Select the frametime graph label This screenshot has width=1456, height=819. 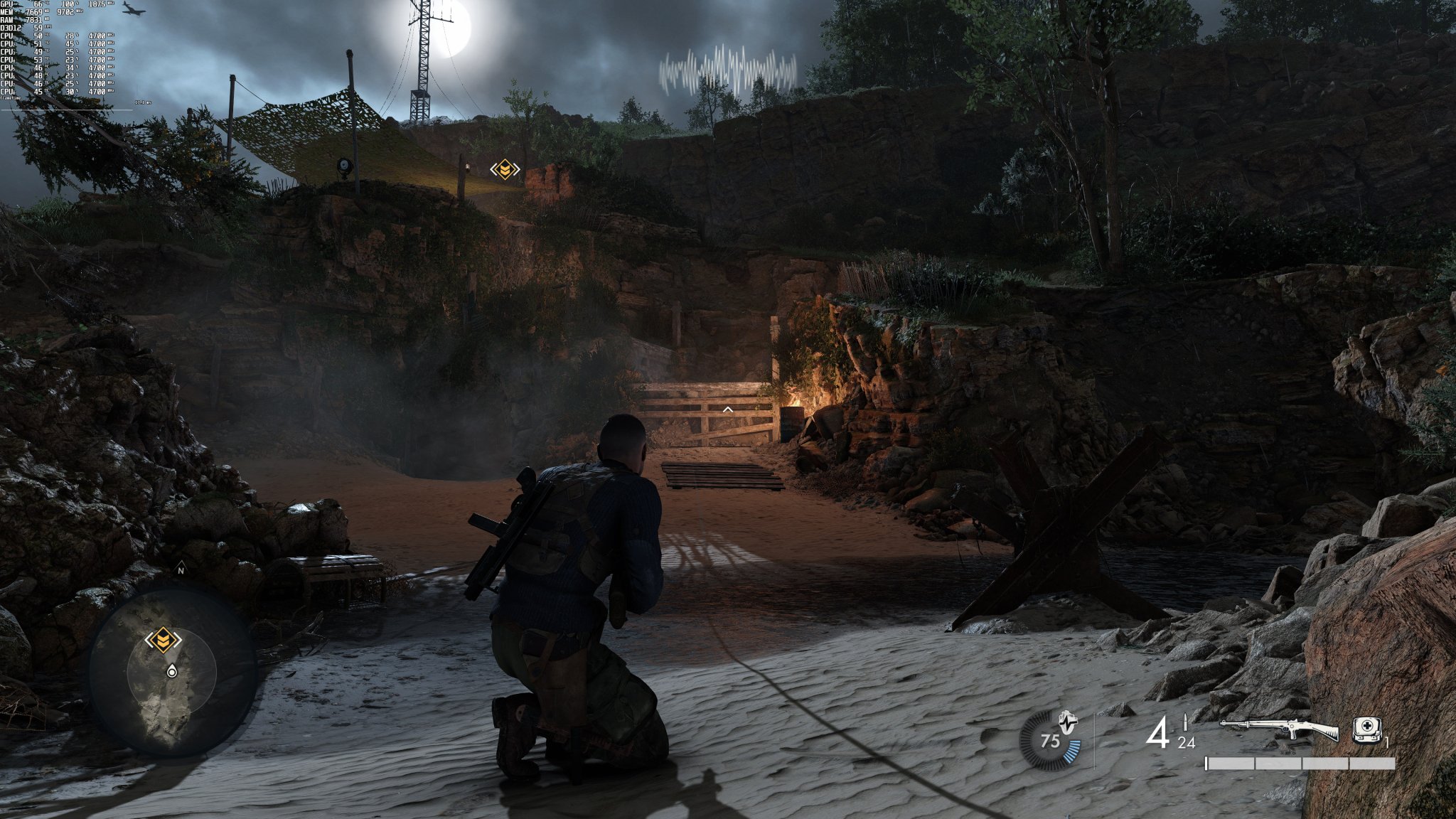[x=11, y=98]
